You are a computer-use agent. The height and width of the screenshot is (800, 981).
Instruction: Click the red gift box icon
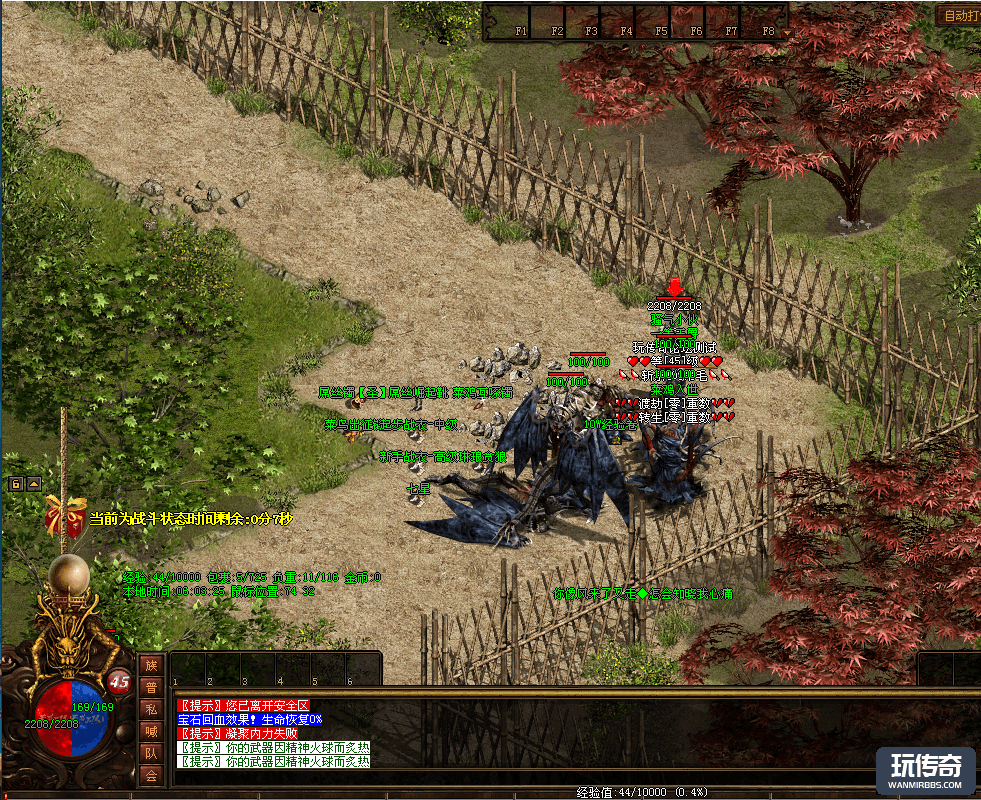coord(63,516)
